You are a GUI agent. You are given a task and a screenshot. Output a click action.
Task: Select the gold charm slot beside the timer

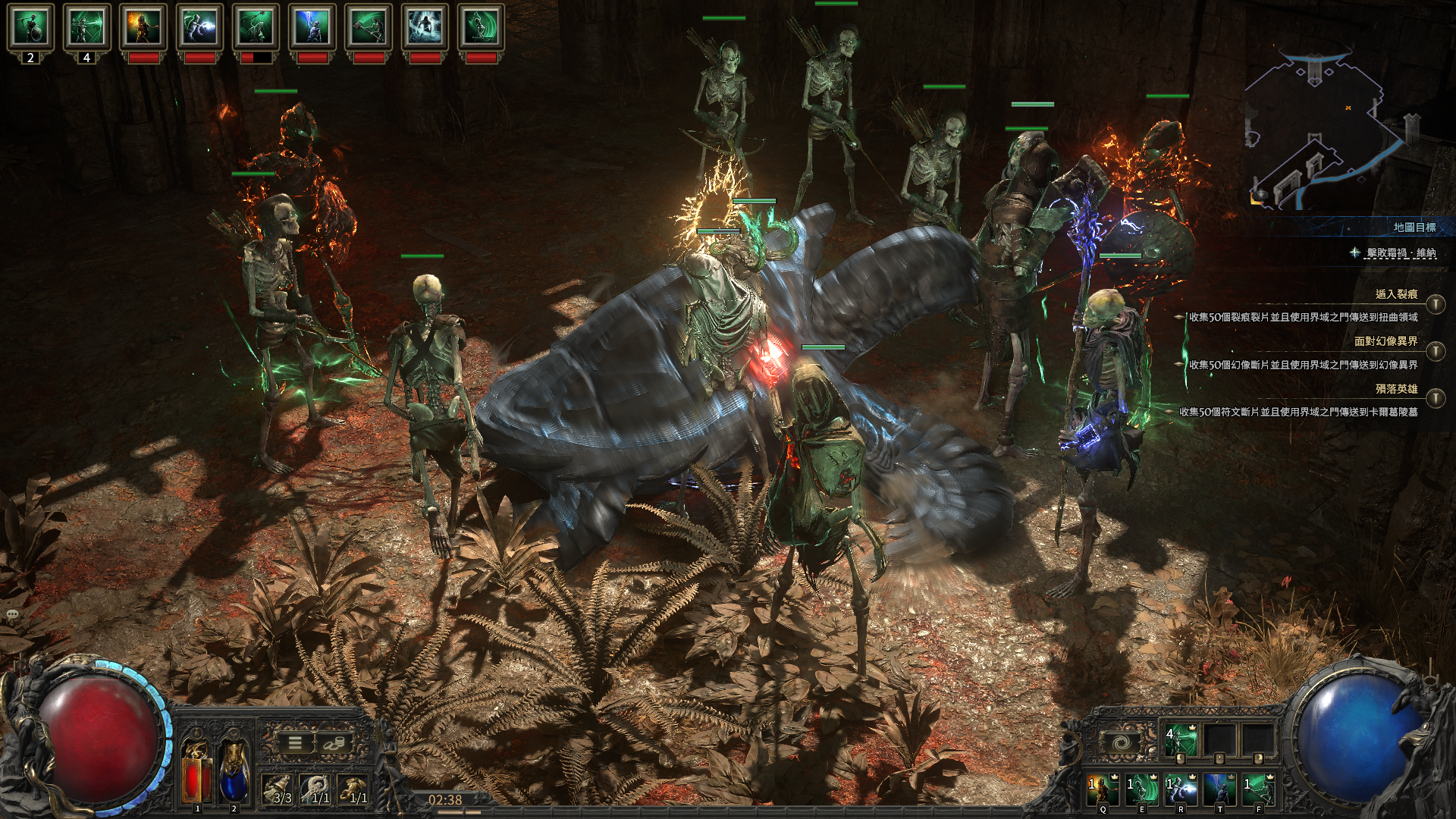tap(354, 789)
